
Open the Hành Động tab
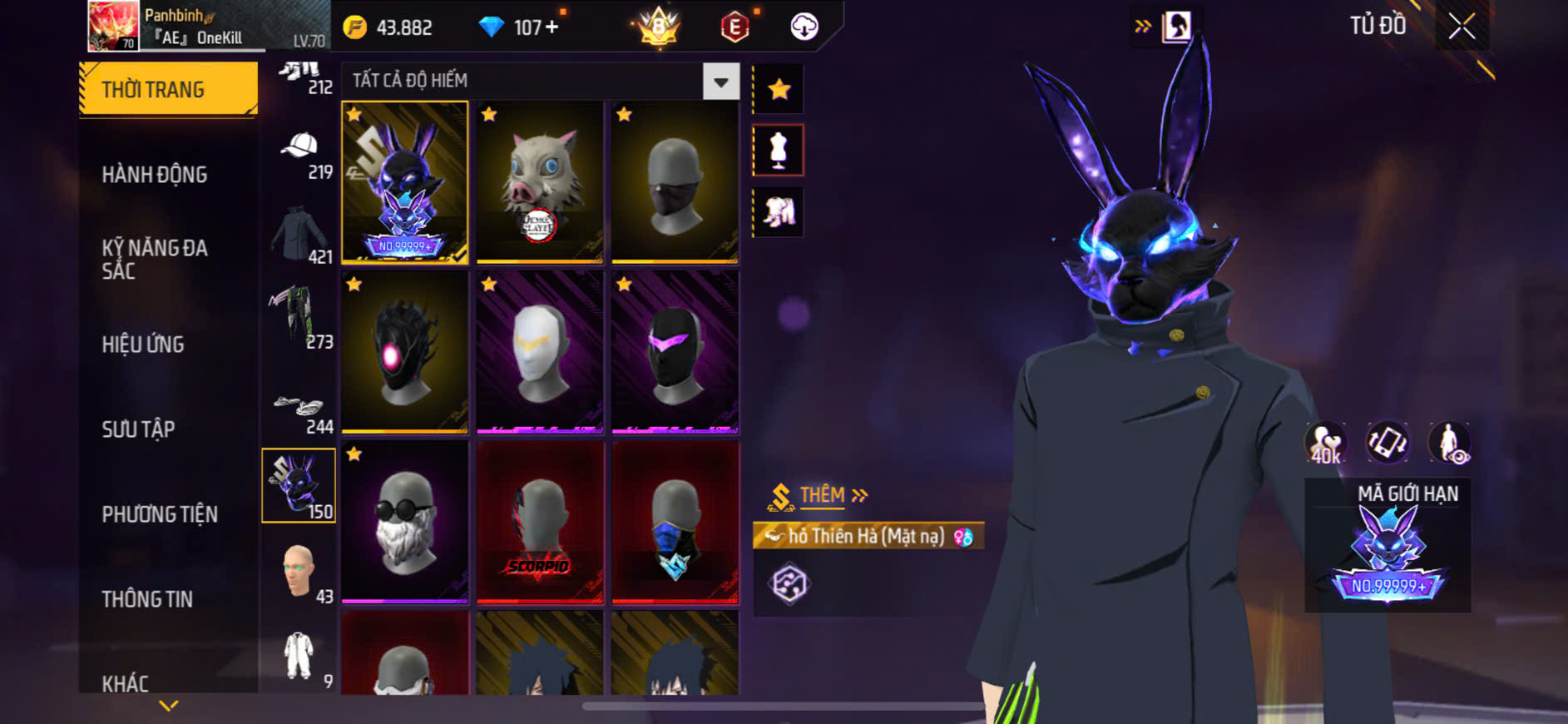point(155,175)
